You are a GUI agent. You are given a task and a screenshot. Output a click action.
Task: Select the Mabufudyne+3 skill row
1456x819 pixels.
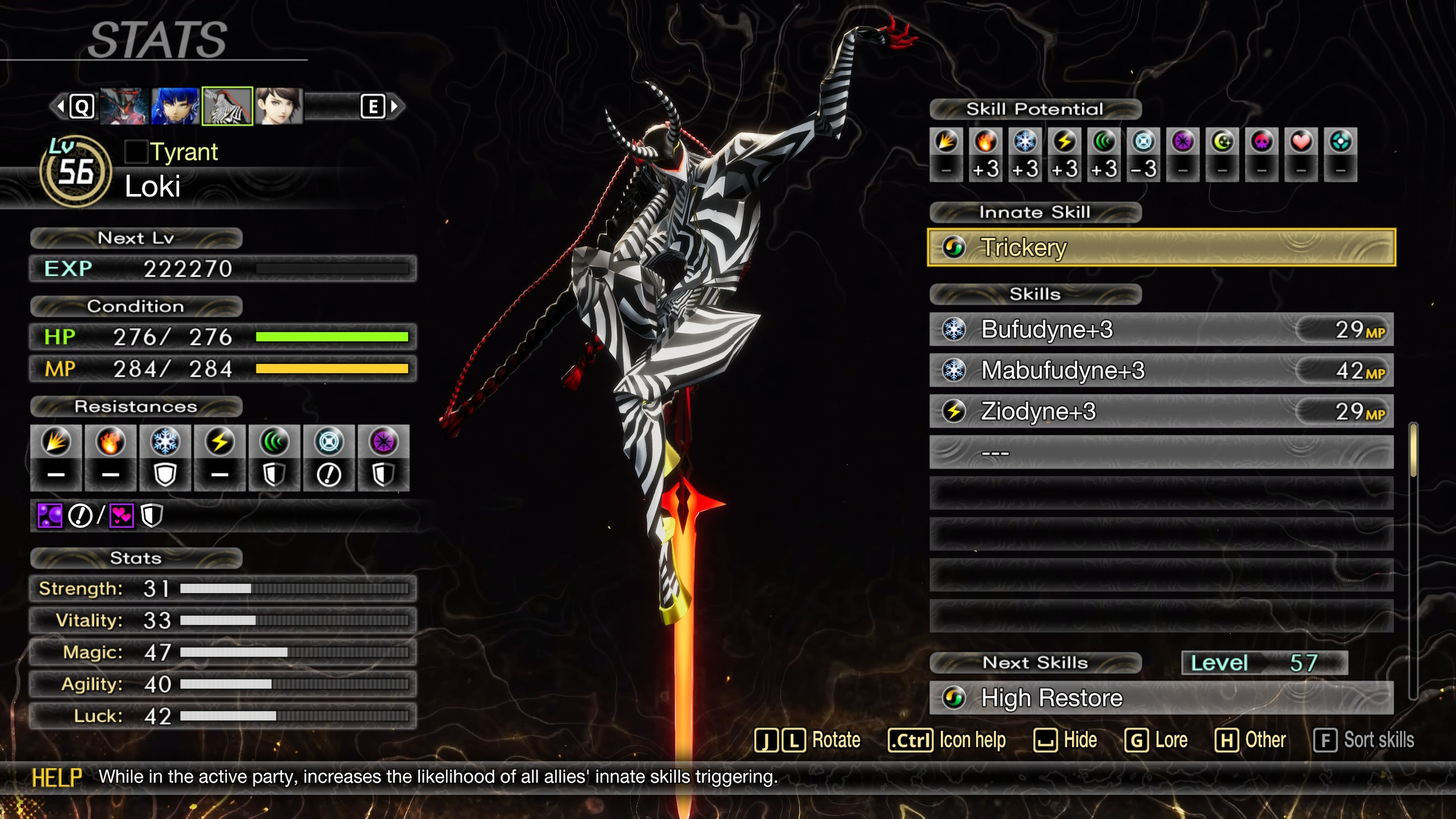pos(1161,370)
